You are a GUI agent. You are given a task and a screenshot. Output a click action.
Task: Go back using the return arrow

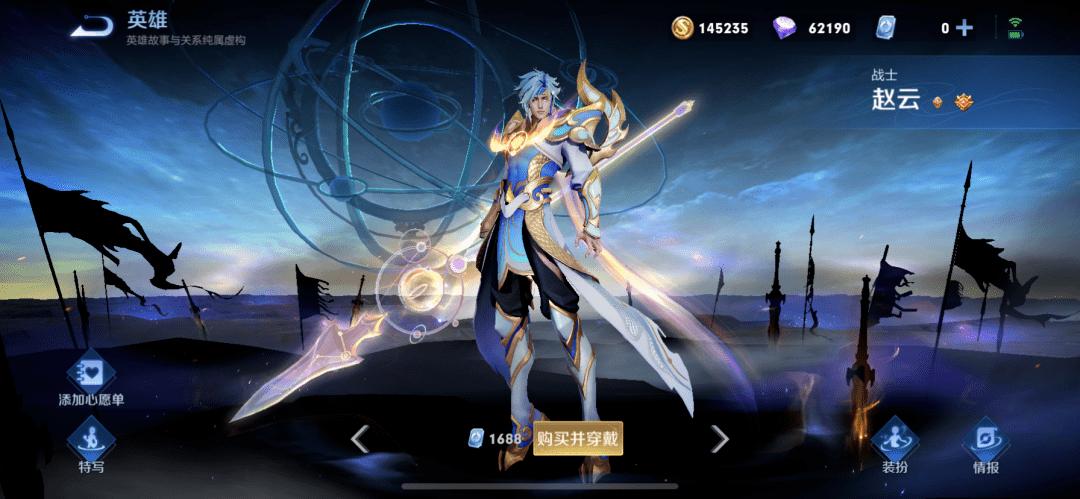(94, 26)
